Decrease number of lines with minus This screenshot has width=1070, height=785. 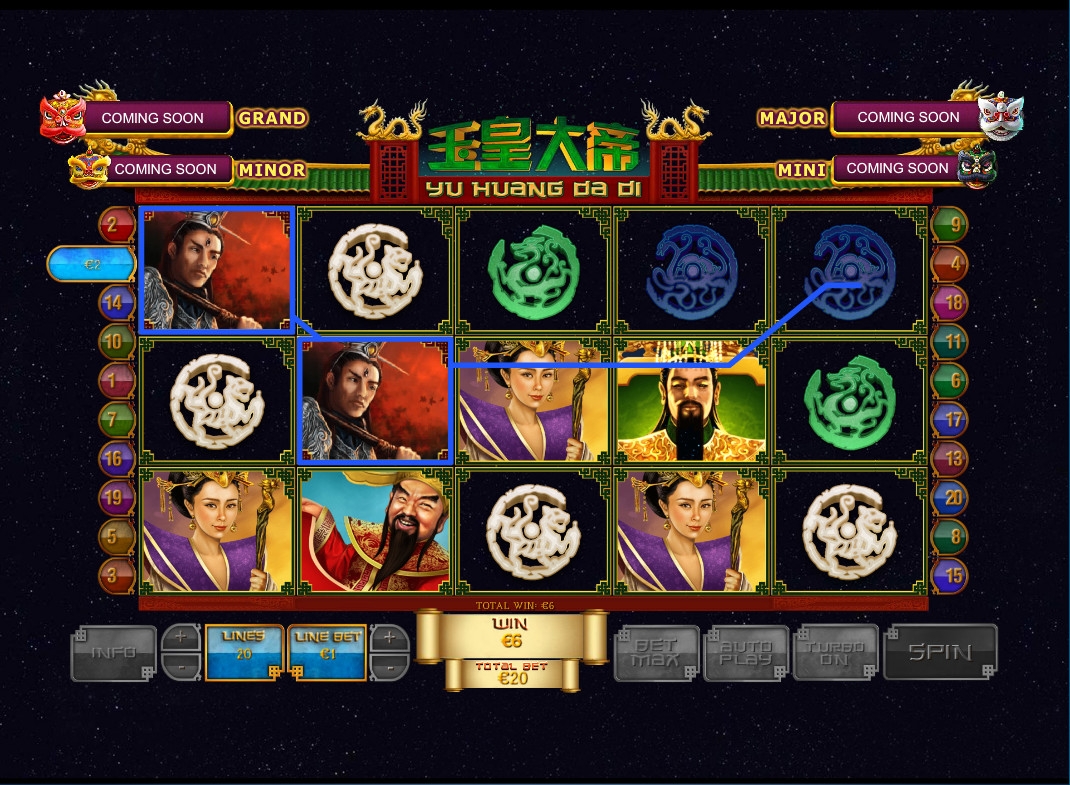pyautogui.click(x=181, y=667)
